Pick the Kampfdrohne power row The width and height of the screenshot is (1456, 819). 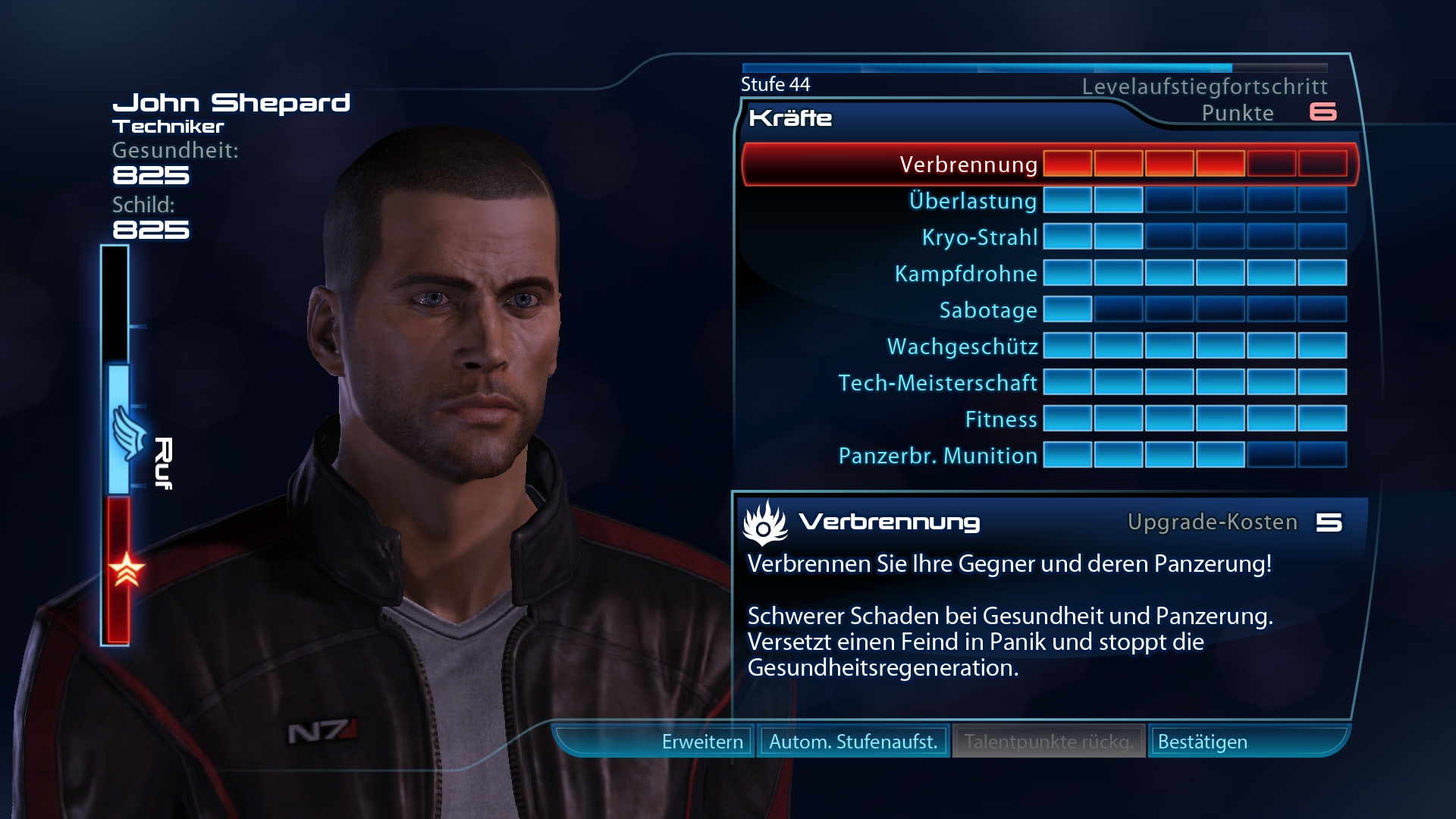tap(965, 274)
